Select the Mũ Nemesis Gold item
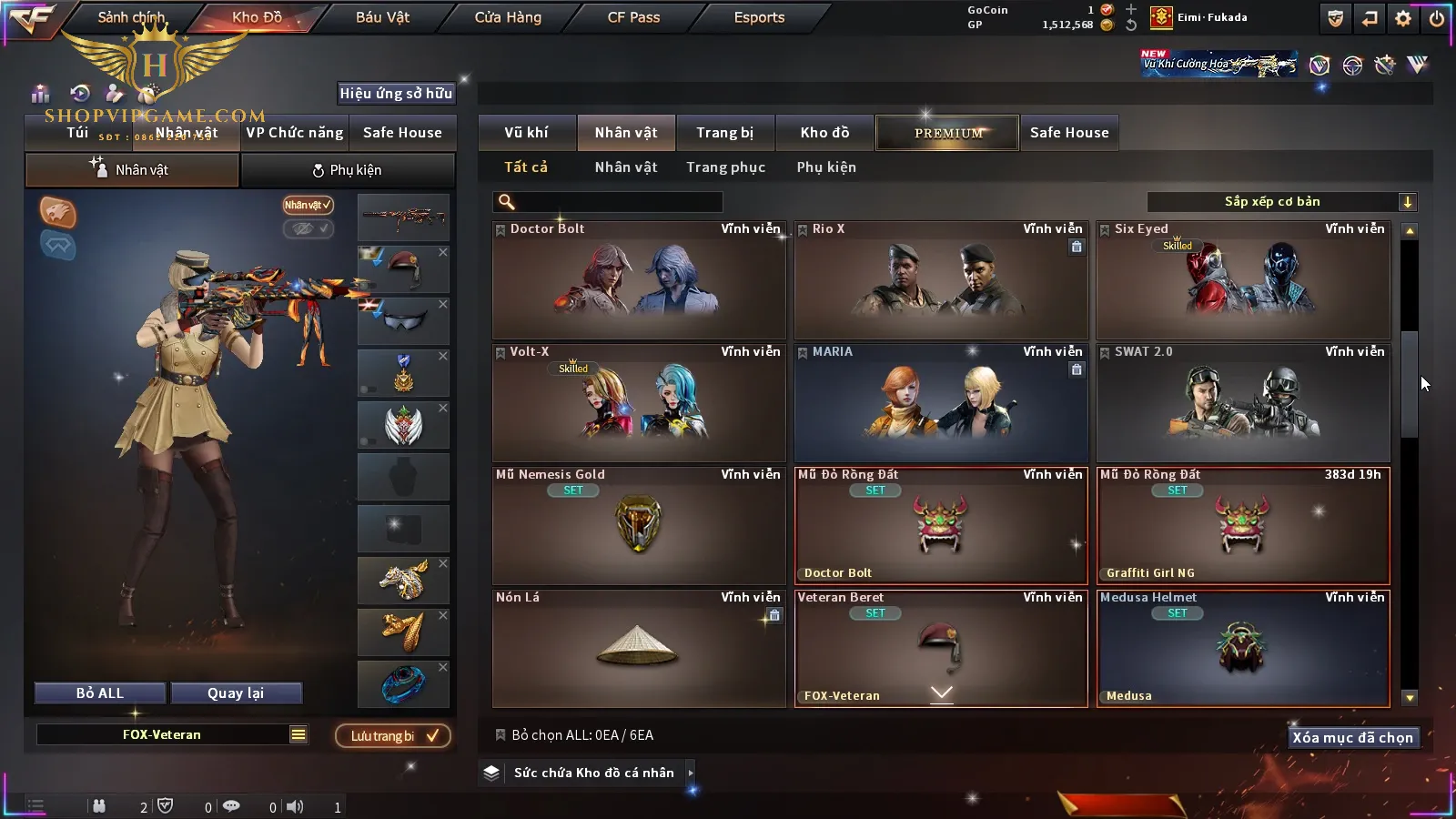The height and width of the screenshot is (819, 1456). click(639, 526)
